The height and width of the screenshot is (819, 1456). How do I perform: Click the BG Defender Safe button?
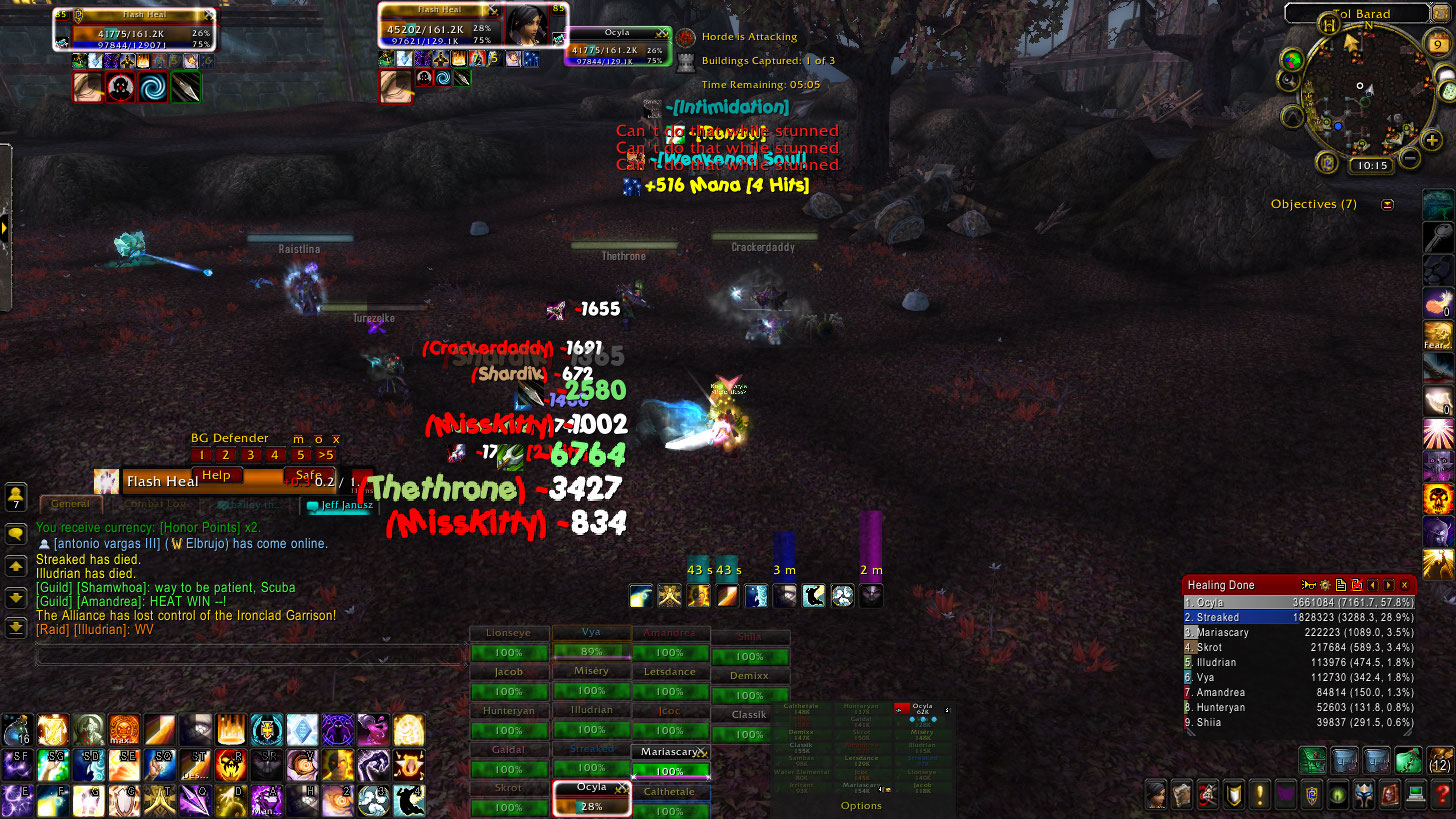click(309, 476)
